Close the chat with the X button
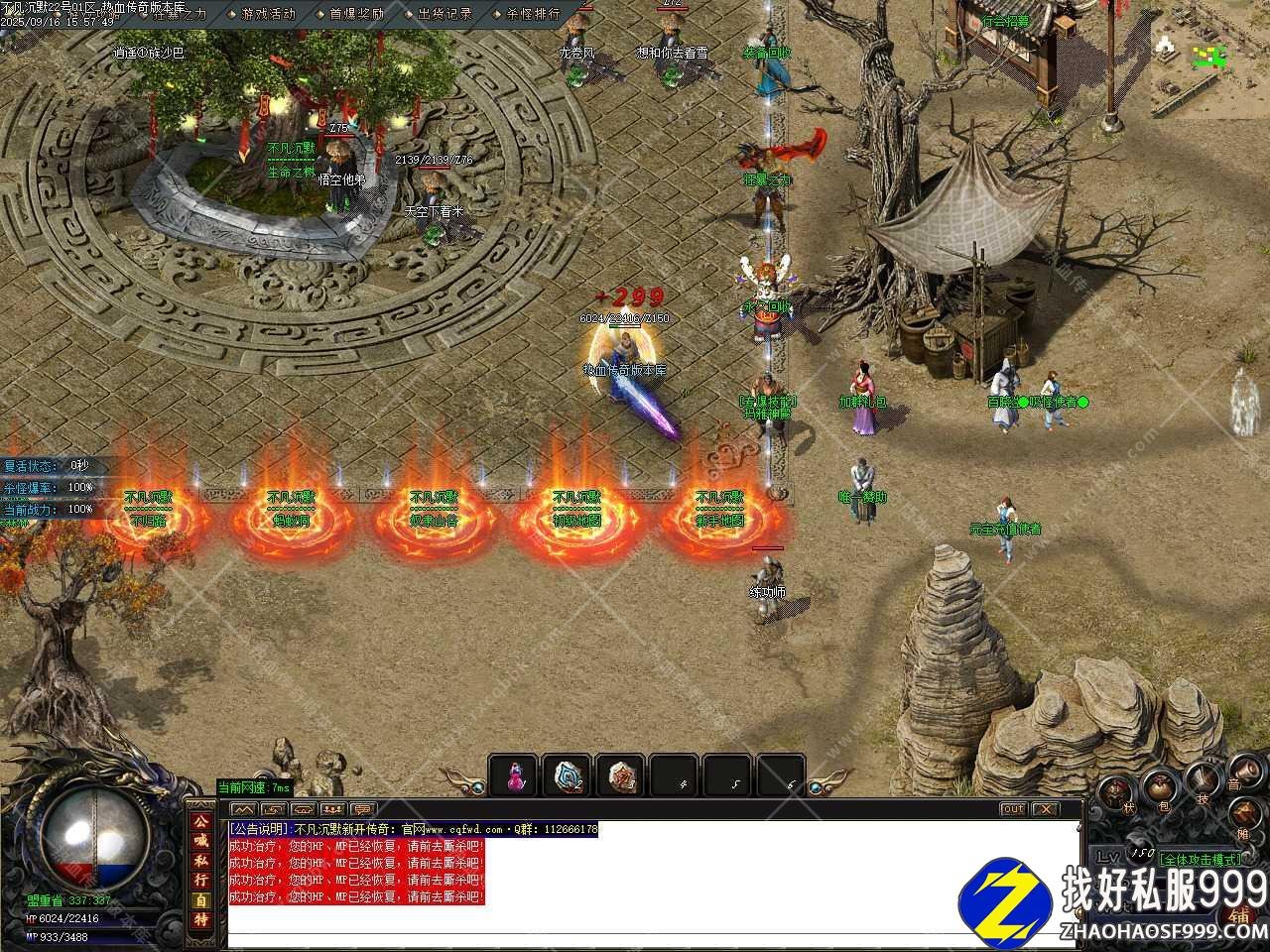This screenshot has width=1270, height=952. pyautogui.click(x=1044, y=809)
